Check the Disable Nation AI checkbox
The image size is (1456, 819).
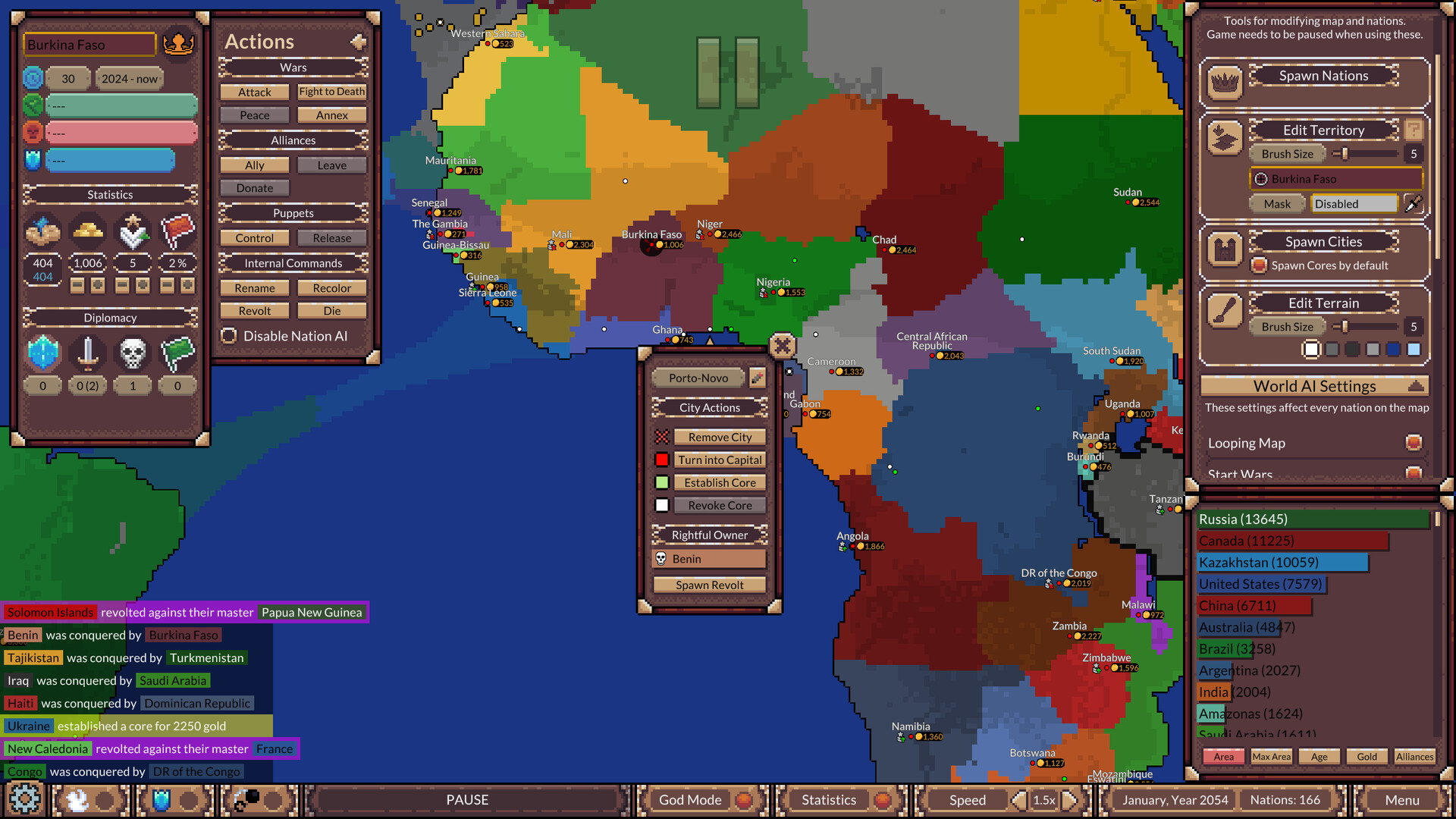pyautogui.click(x=229, y=335)
